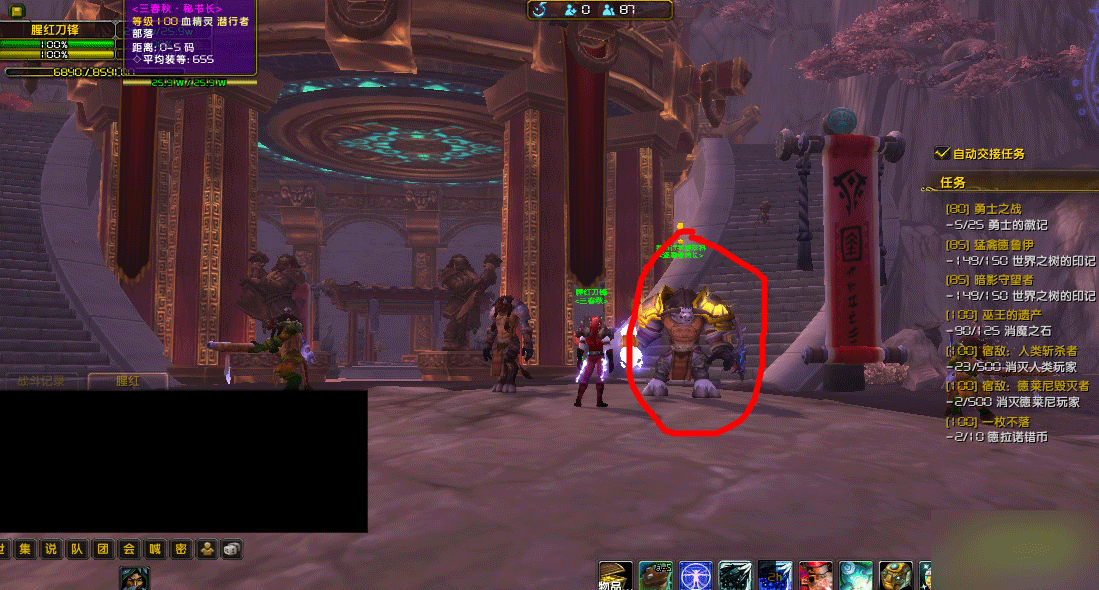This screenshot has width=1099, height=590.
Task: Switch to the 腥红 chat tab
Action: (127, 380)
